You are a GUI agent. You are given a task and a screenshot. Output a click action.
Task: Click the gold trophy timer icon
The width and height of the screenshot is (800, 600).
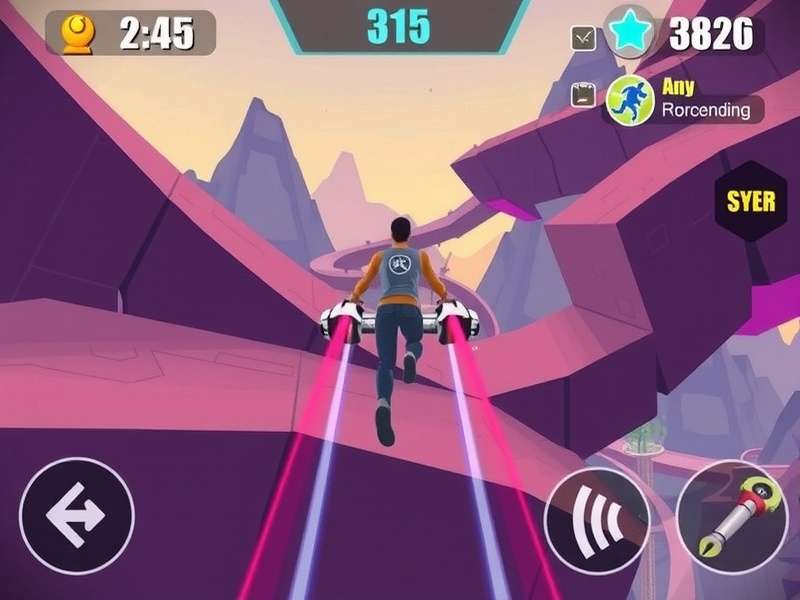[78, 34]
